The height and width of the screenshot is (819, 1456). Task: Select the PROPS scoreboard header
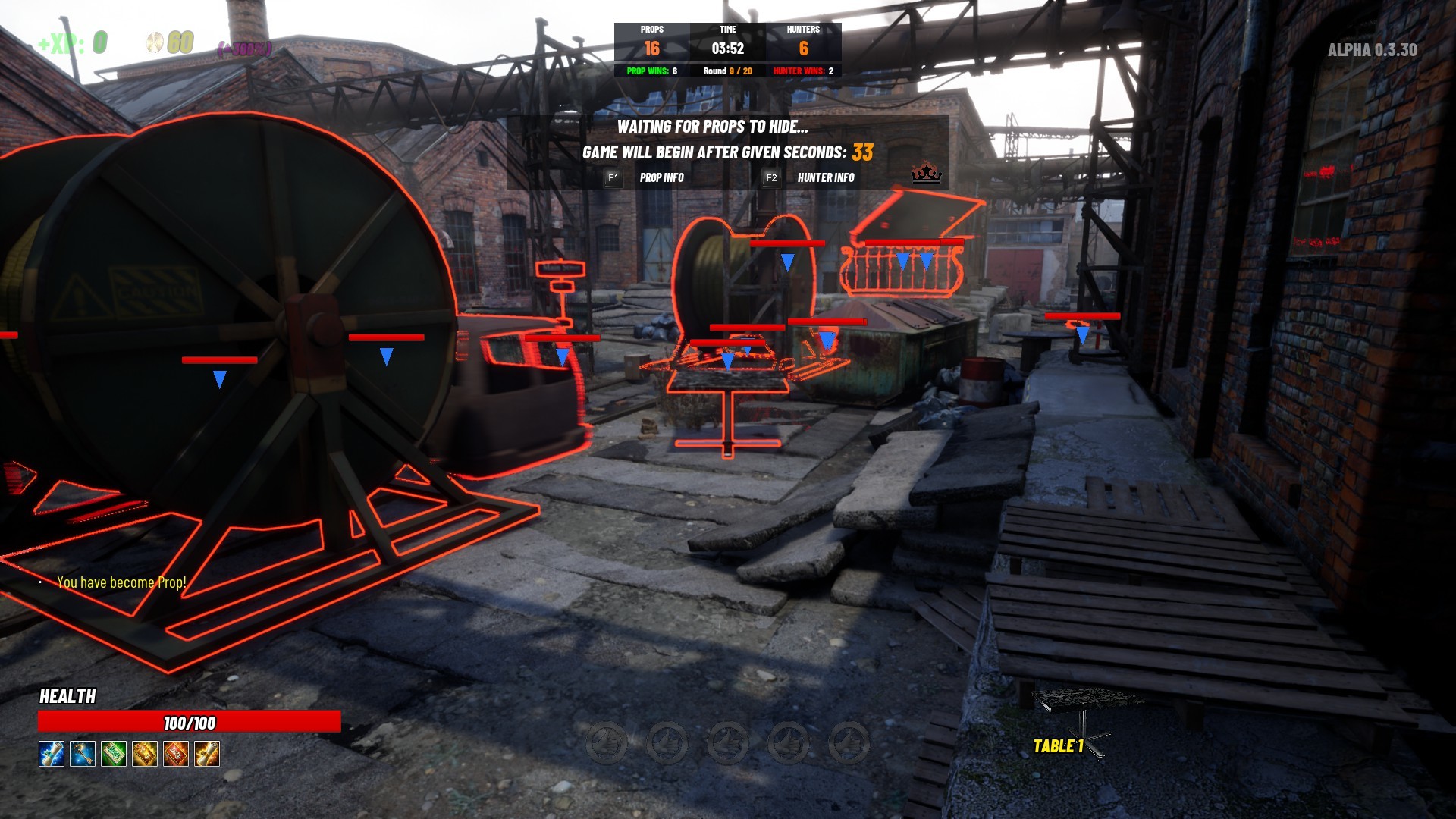point(651,30)
